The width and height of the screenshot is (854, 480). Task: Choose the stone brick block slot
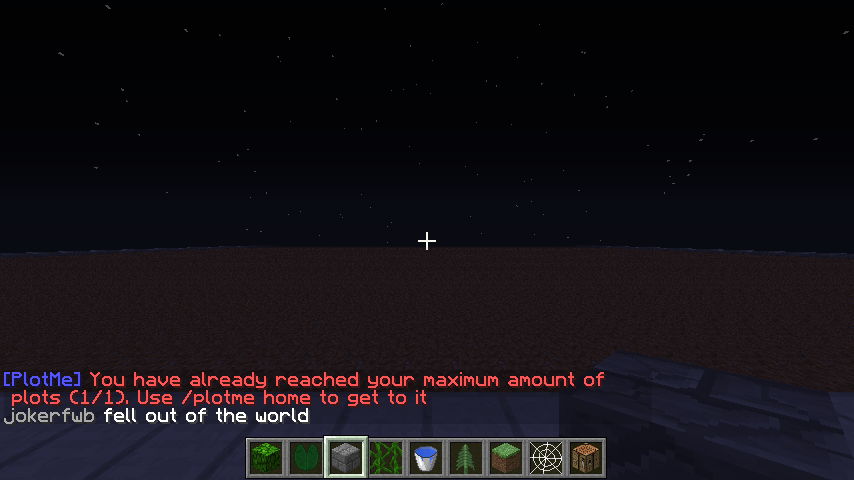tap(346, 458)
